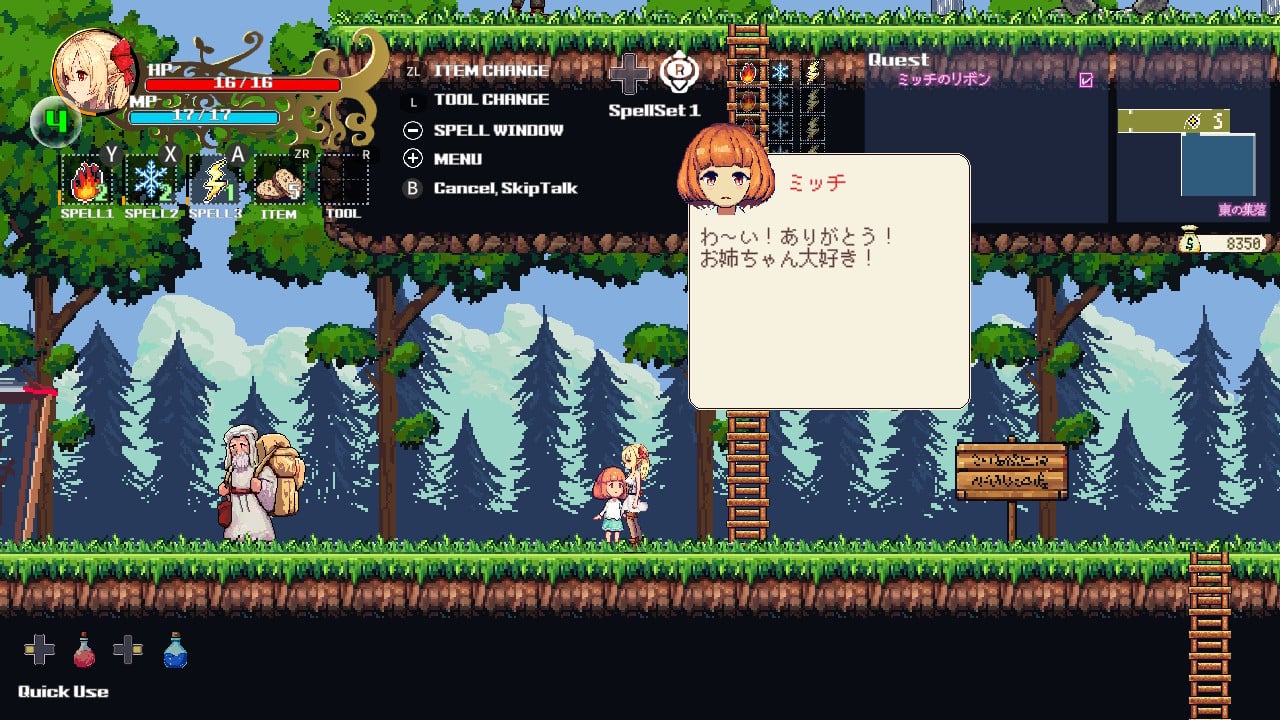Open the SPELL WINDOW option

(x=498, y=130)
